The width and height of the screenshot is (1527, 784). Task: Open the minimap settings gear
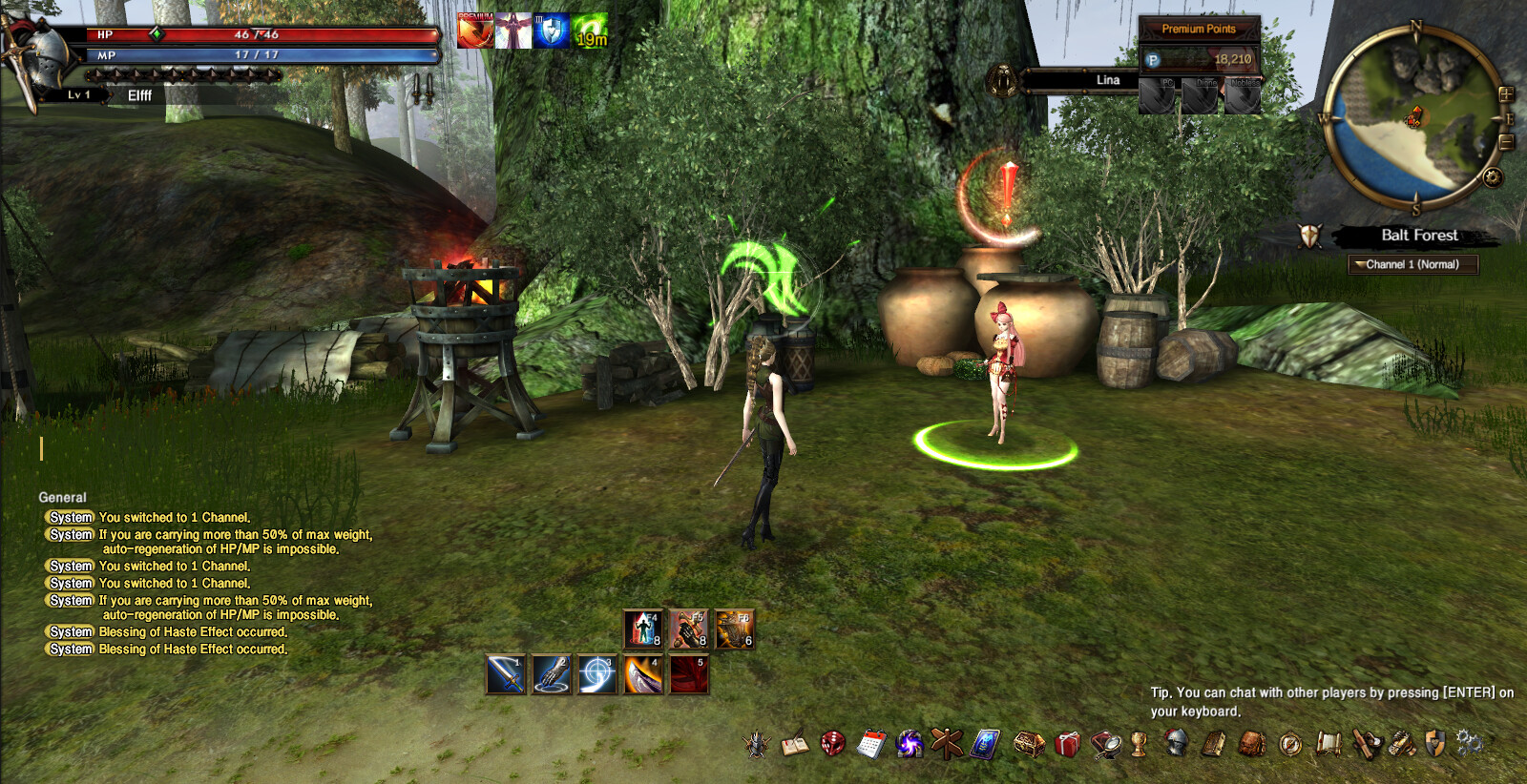[1492, 177]
